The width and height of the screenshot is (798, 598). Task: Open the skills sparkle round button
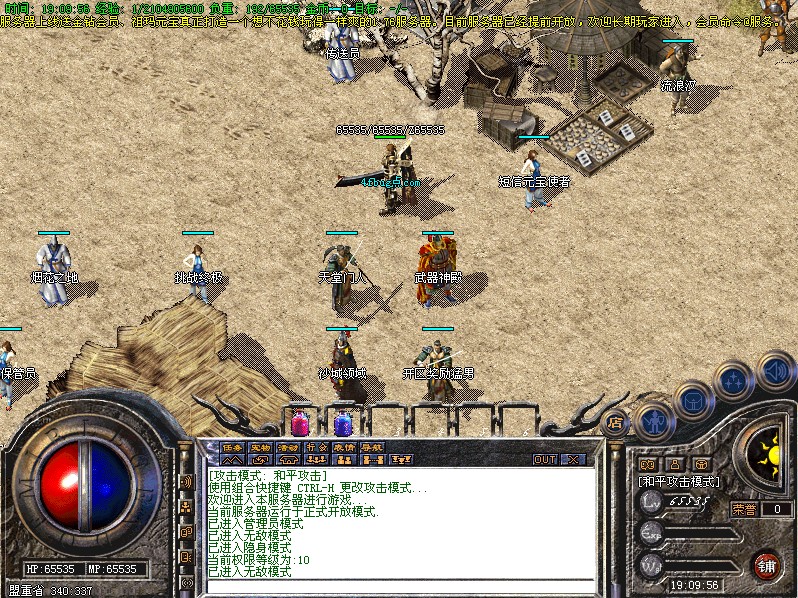tap(733, 381)
